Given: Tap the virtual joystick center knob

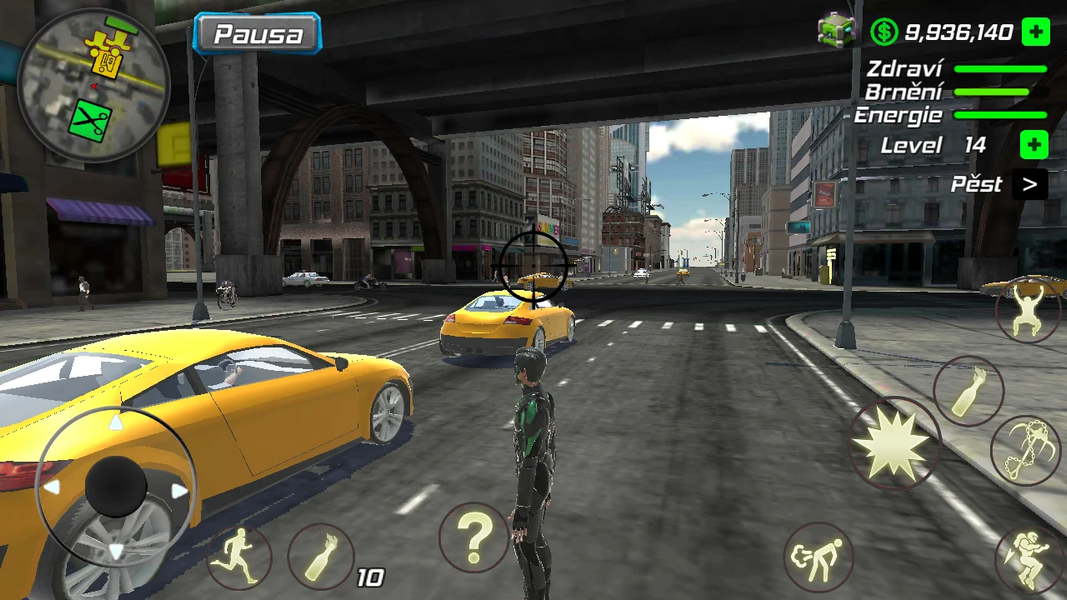Looking at the screenshot, I should pos(116,488).
